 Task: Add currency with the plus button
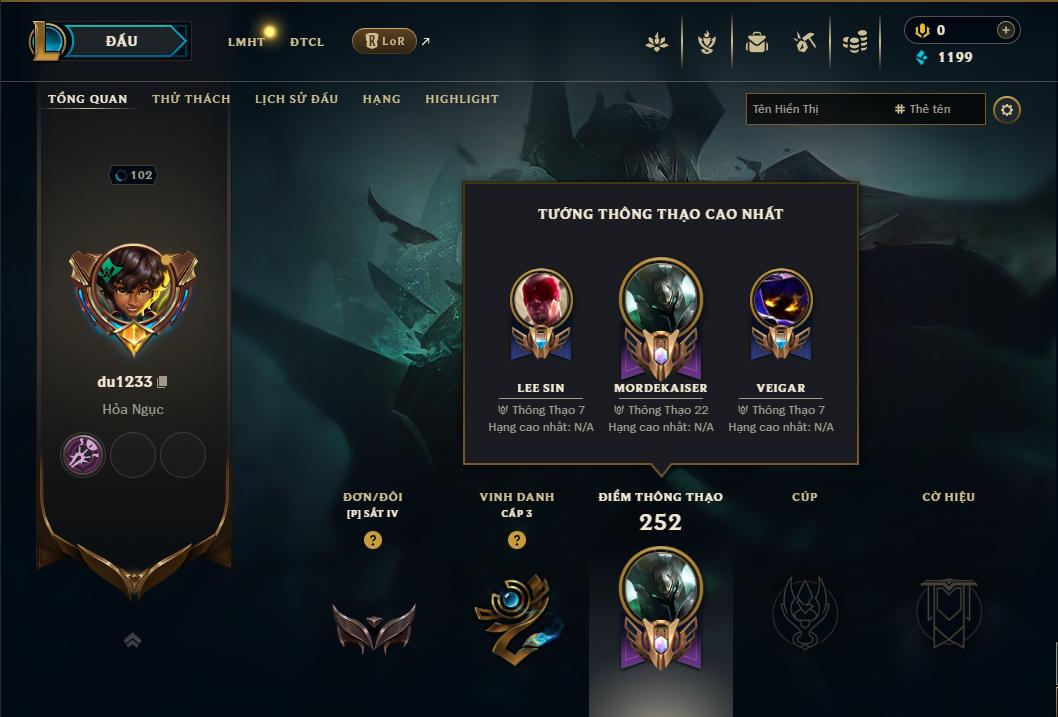tap(1005, 30)
